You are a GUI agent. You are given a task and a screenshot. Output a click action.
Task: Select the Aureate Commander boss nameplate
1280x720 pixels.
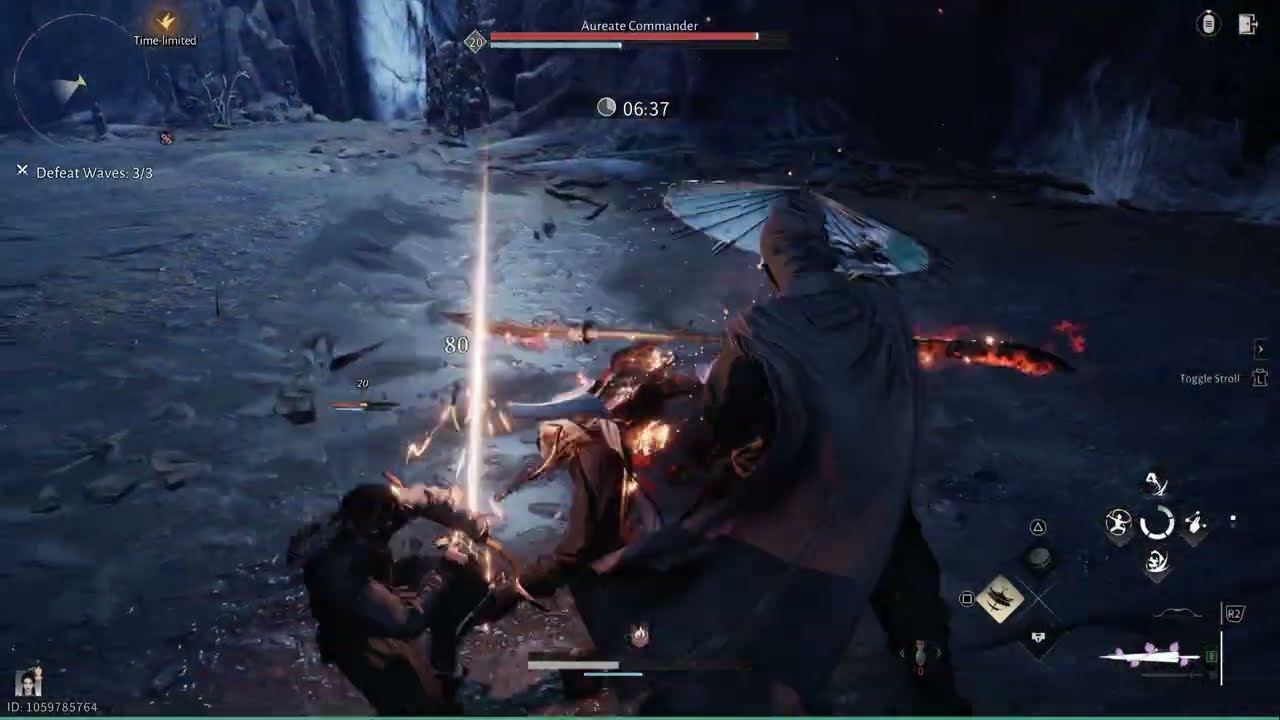[x=639, y=26]
